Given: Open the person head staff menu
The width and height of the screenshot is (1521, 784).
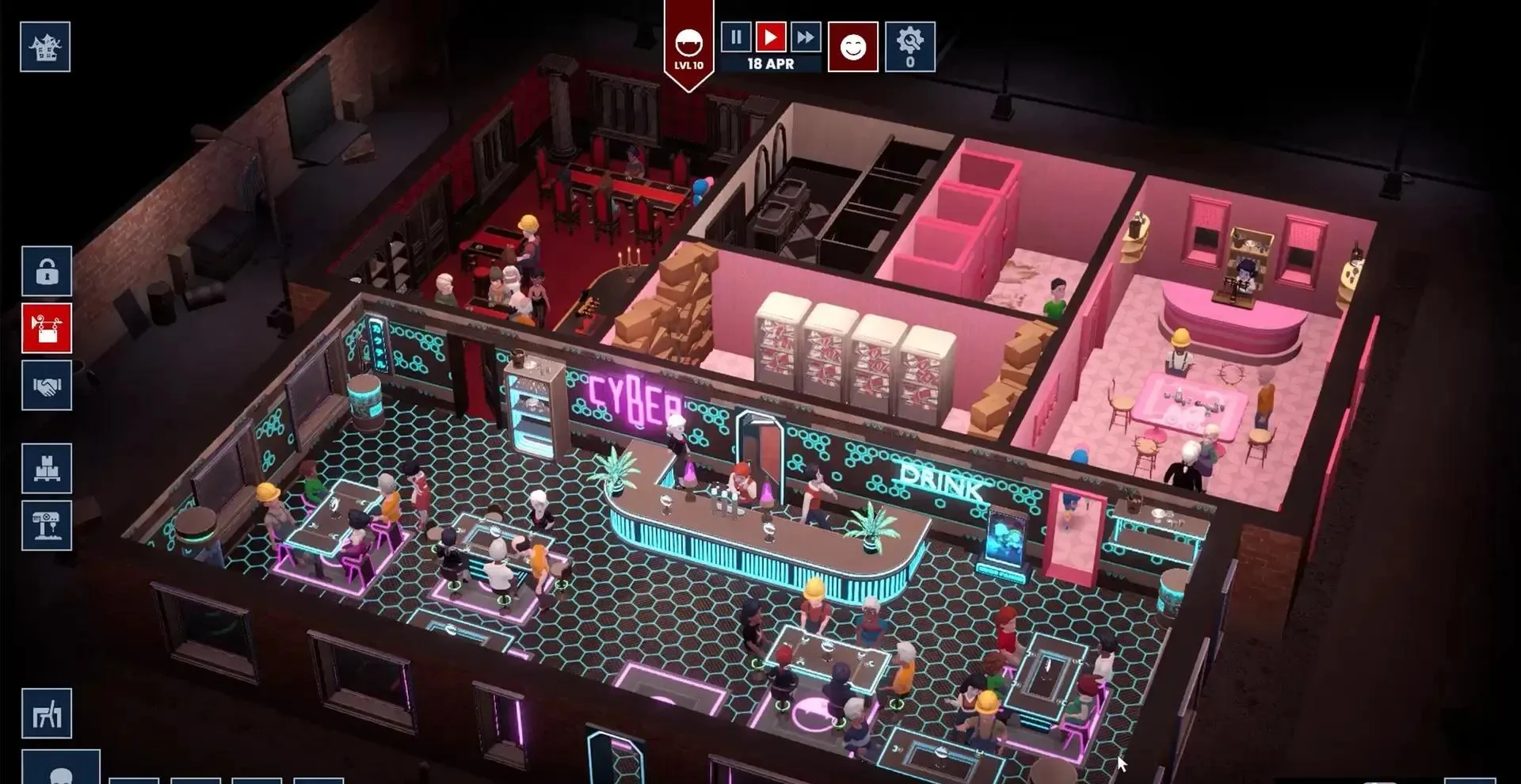Looking at the screenshot, I should pyautogui.click(x=61, y=770).
